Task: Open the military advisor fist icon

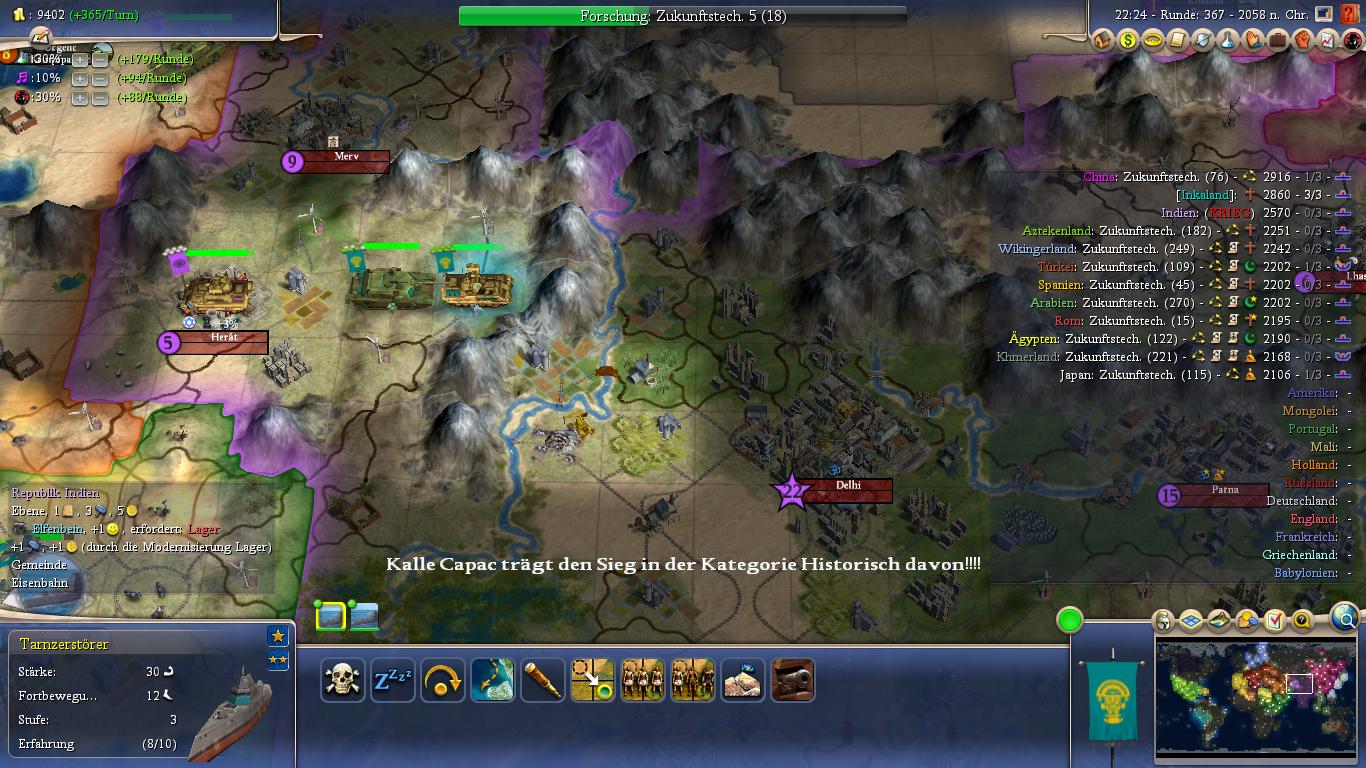Action: [x=1303, y=40]
